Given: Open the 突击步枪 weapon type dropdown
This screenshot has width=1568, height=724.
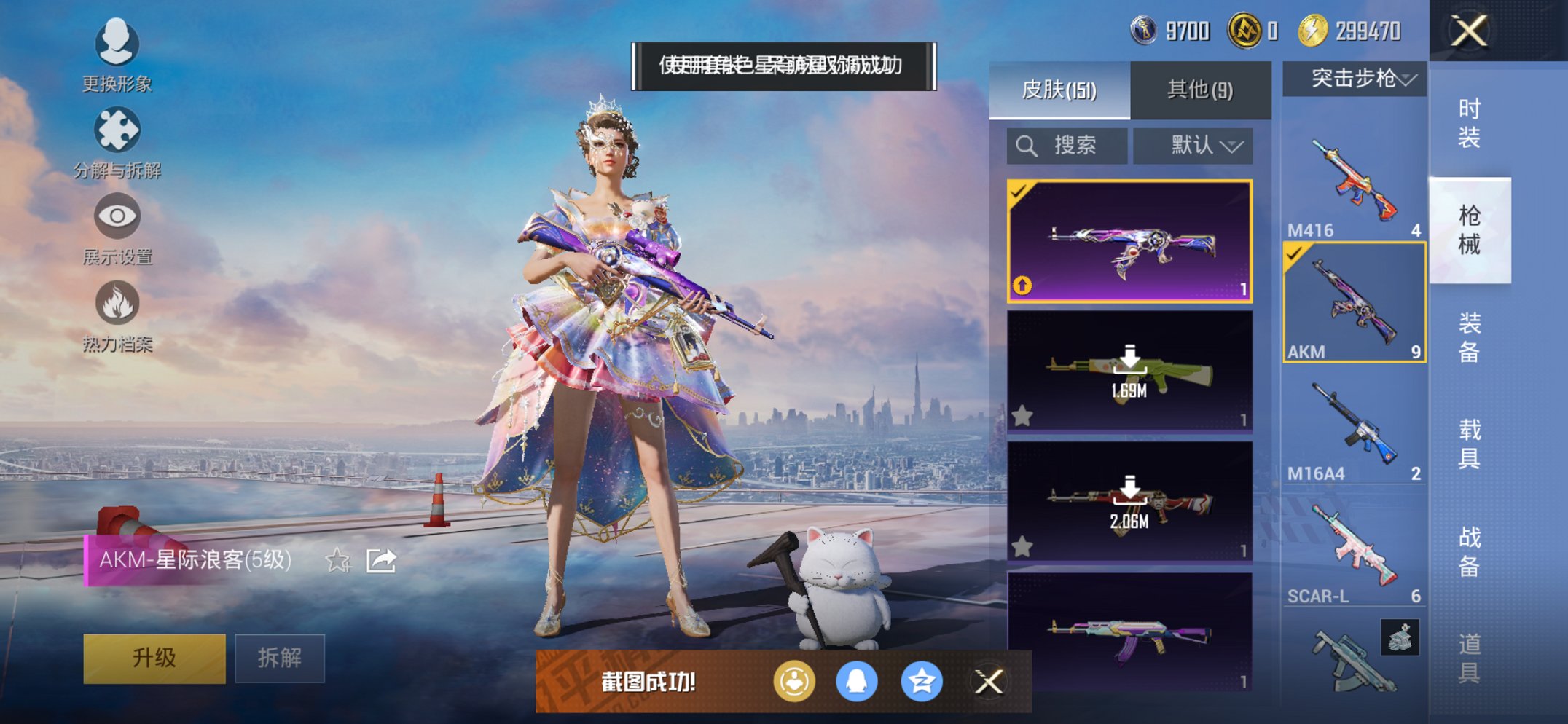Looking at the screenshot, I should 1354,79.
